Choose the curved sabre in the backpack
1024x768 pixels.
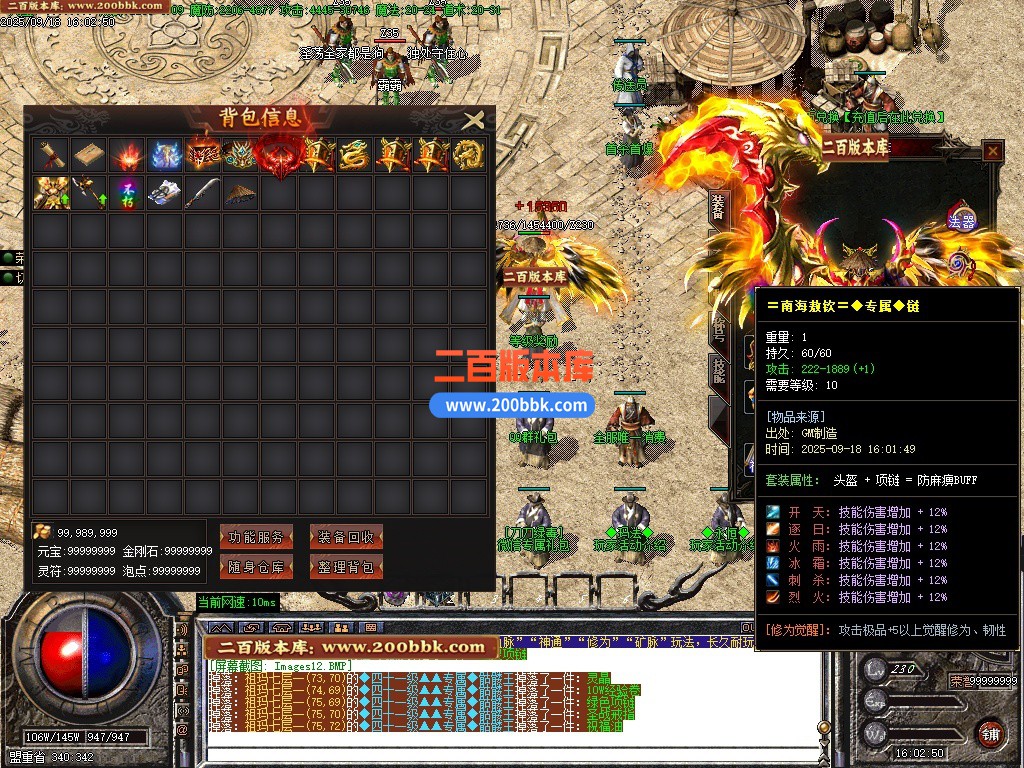pos(202,193)
